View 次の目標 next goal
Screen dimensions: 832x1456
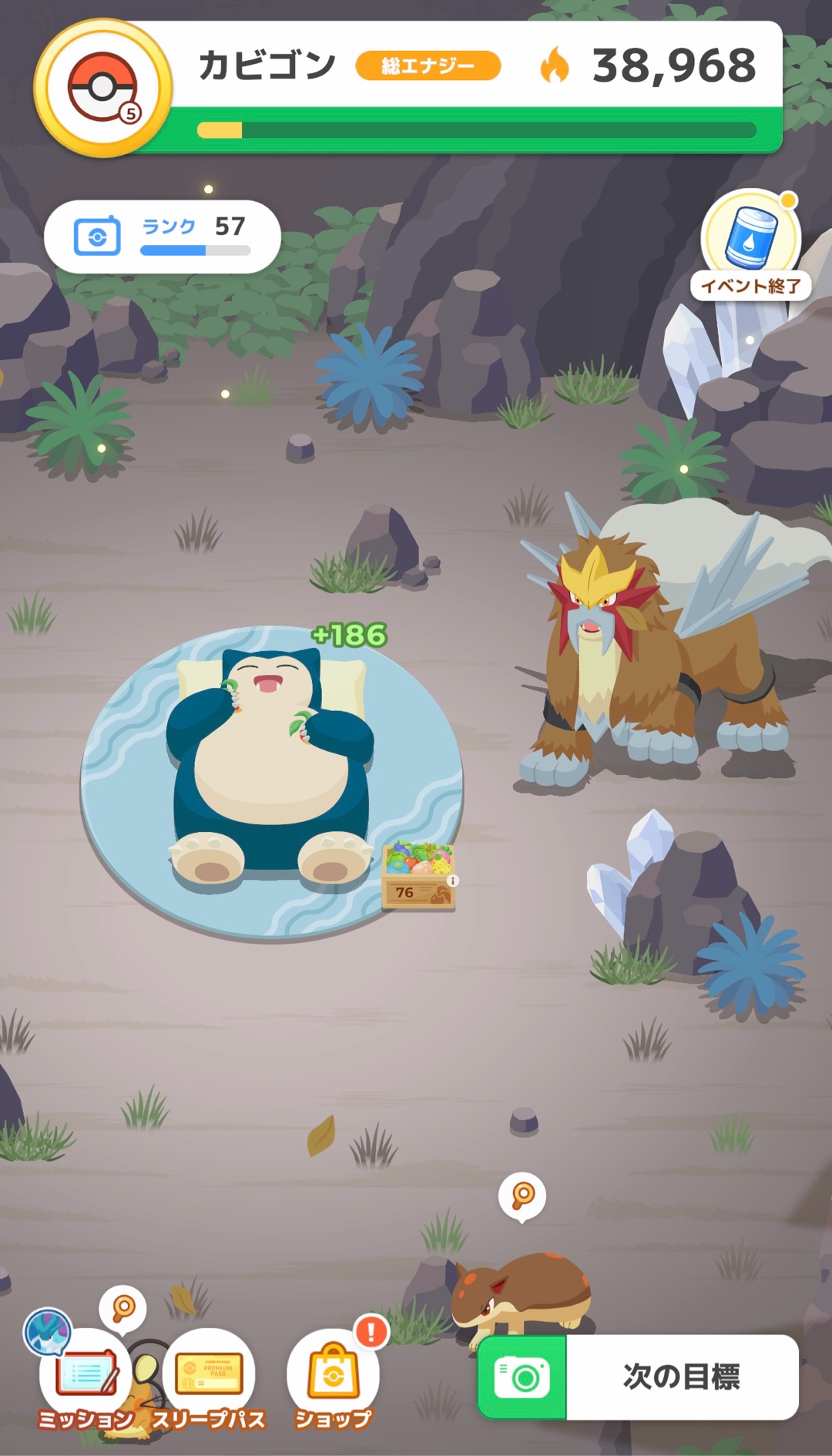681,1377
